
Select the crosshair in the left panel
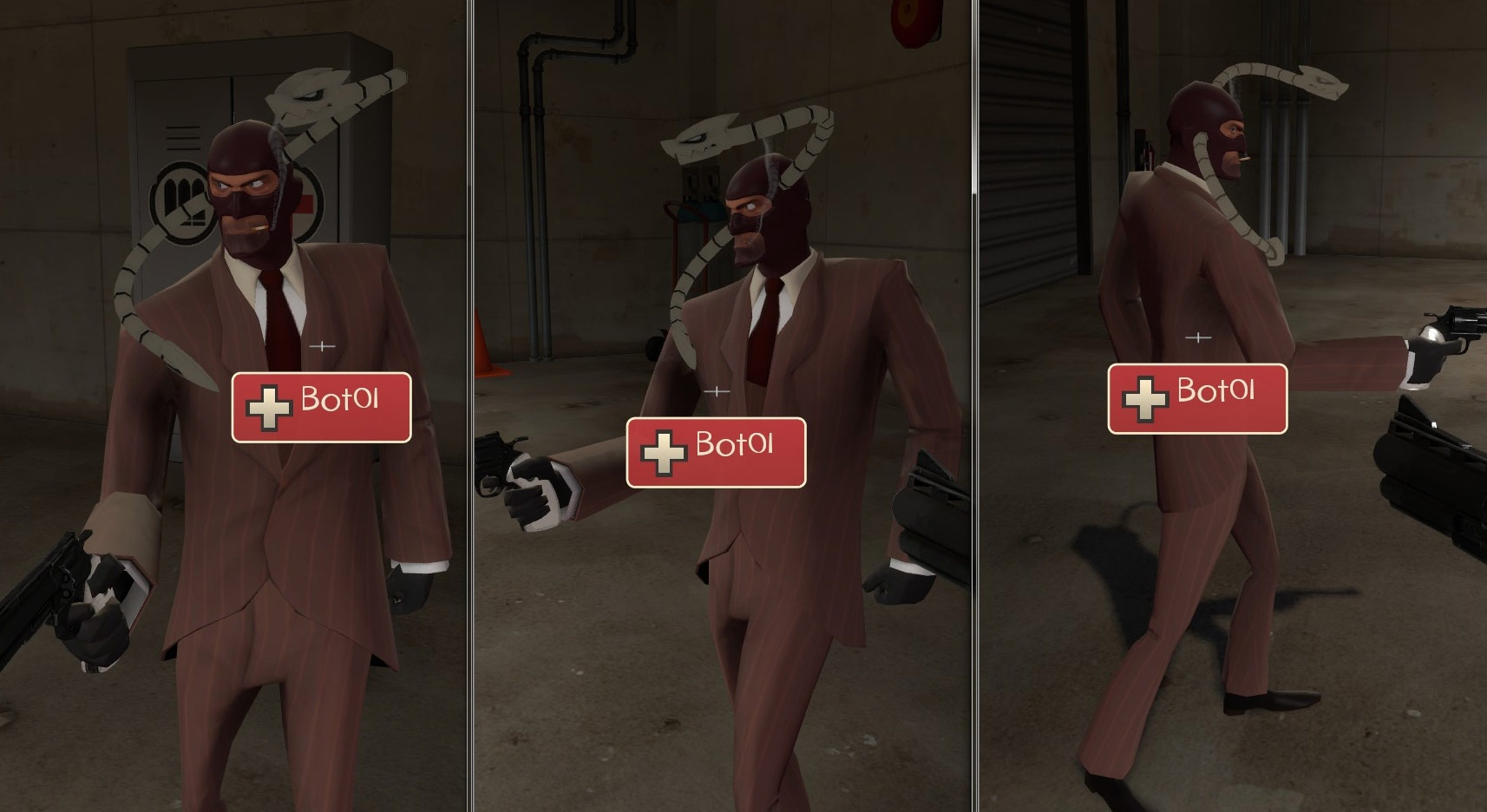322,344
